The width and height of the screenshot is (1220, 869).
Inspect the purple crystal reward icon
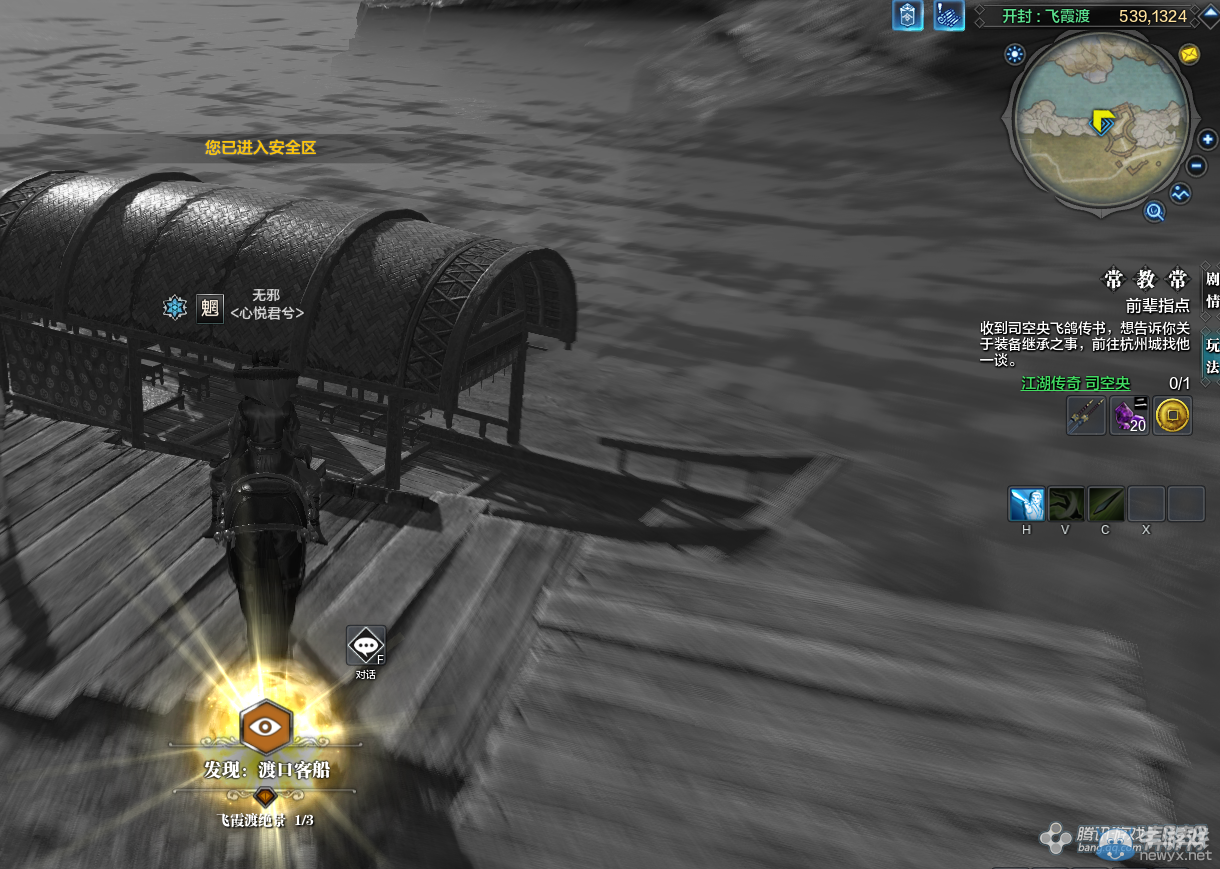pyautogui.click(x=1130, y=415)
